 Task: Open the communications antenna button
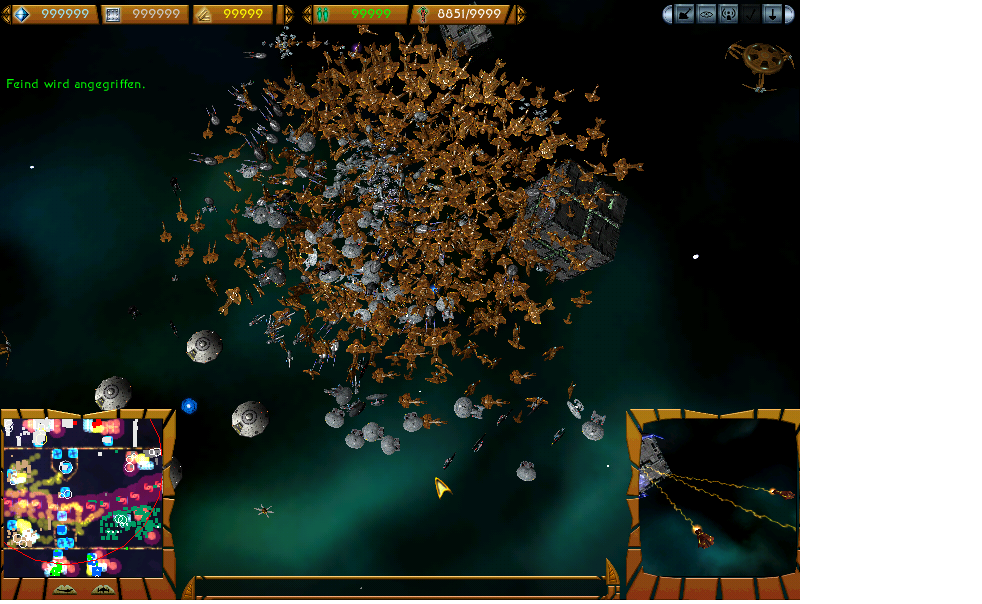tap(729, 14)
